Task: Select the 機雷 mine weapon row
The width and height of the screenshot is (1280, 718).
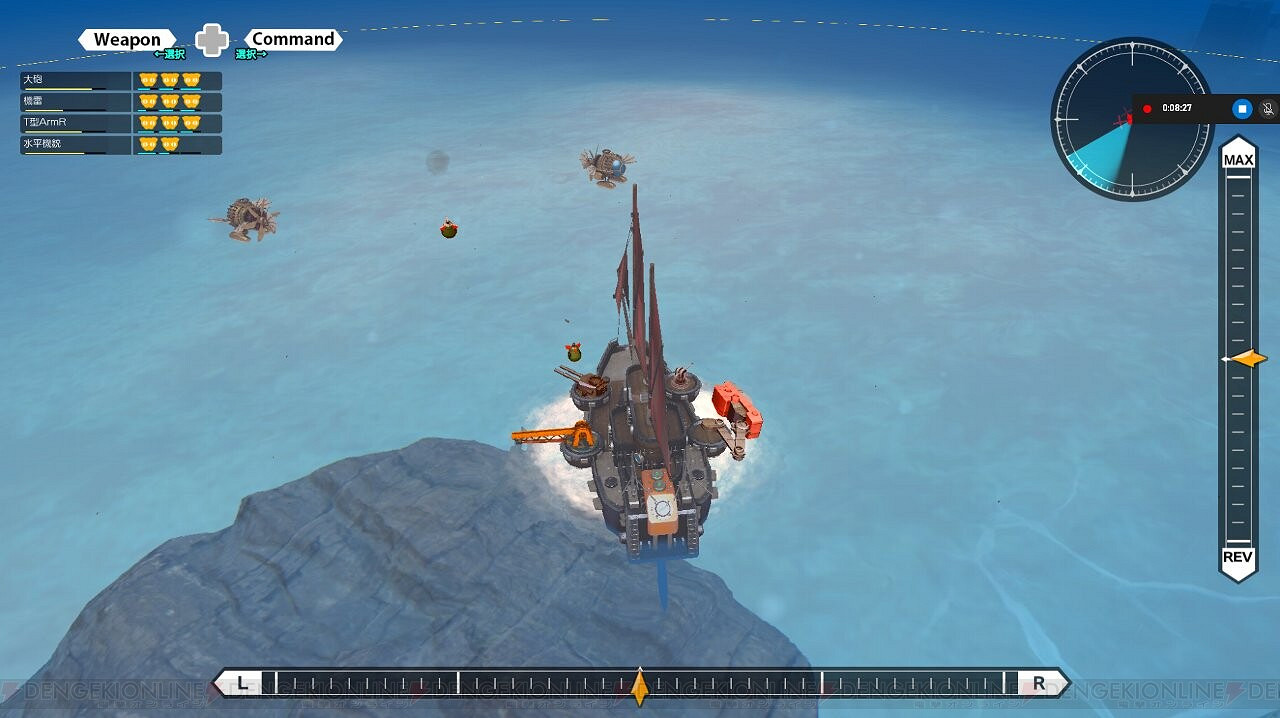Action: click(120, 102)
